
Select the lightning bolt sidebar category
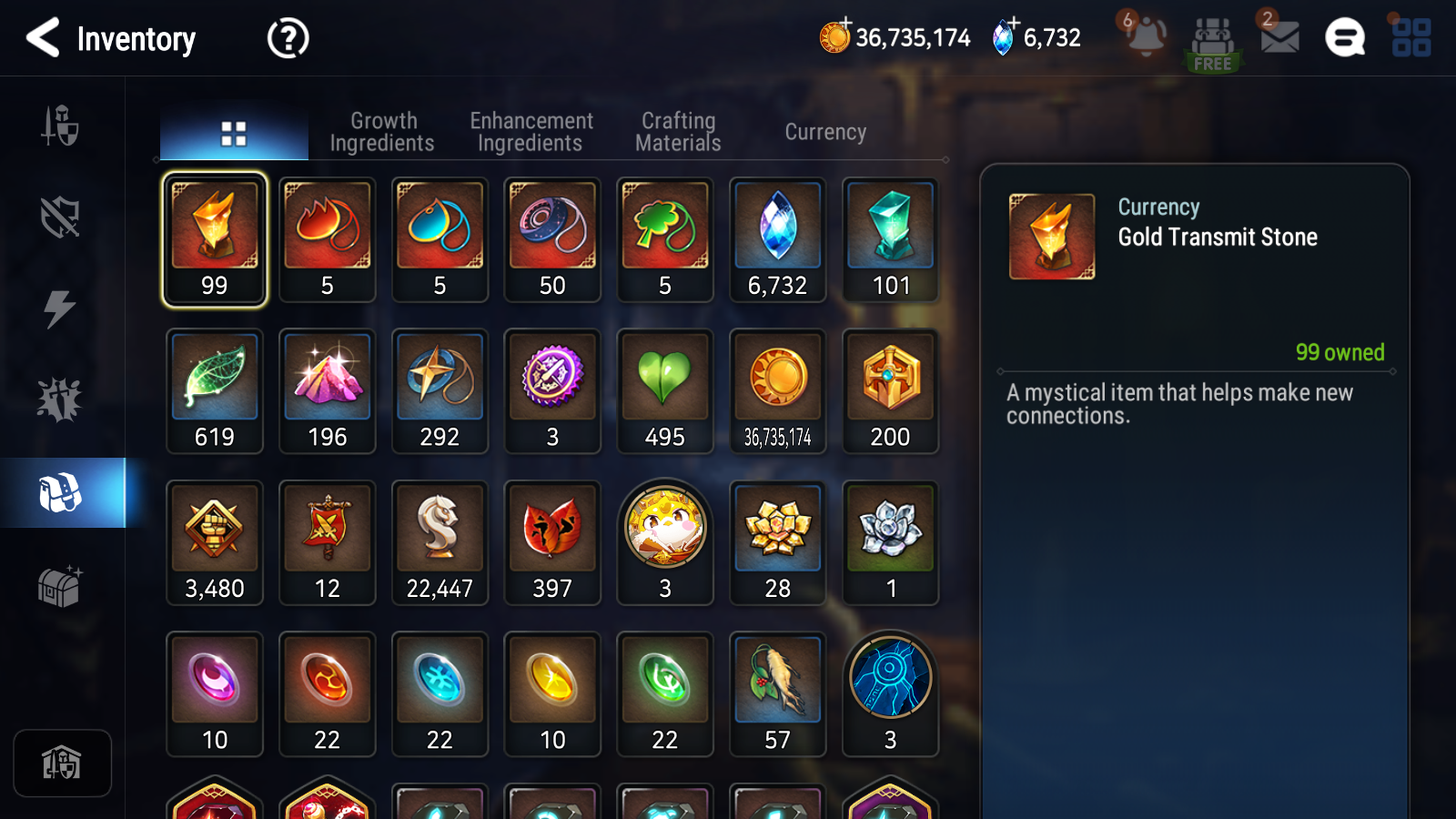[60, 308]
